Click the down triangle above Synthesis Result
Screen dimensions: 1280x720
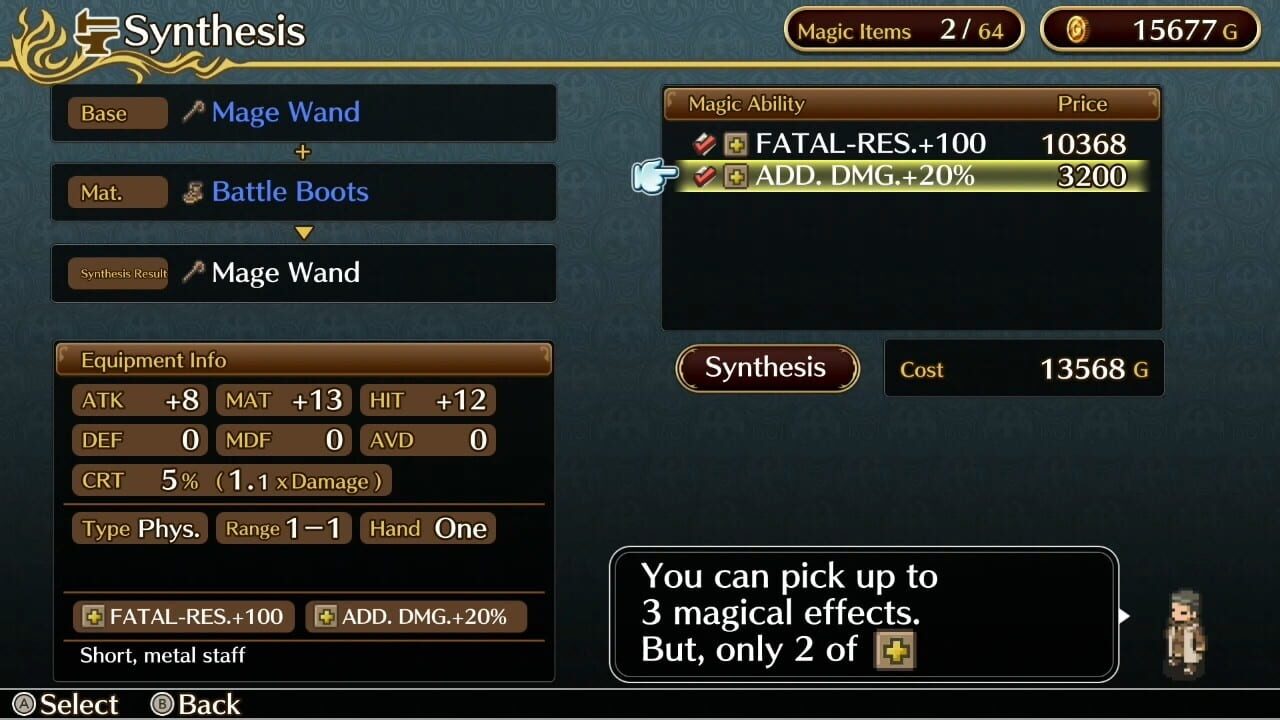(x=303, y=232)
